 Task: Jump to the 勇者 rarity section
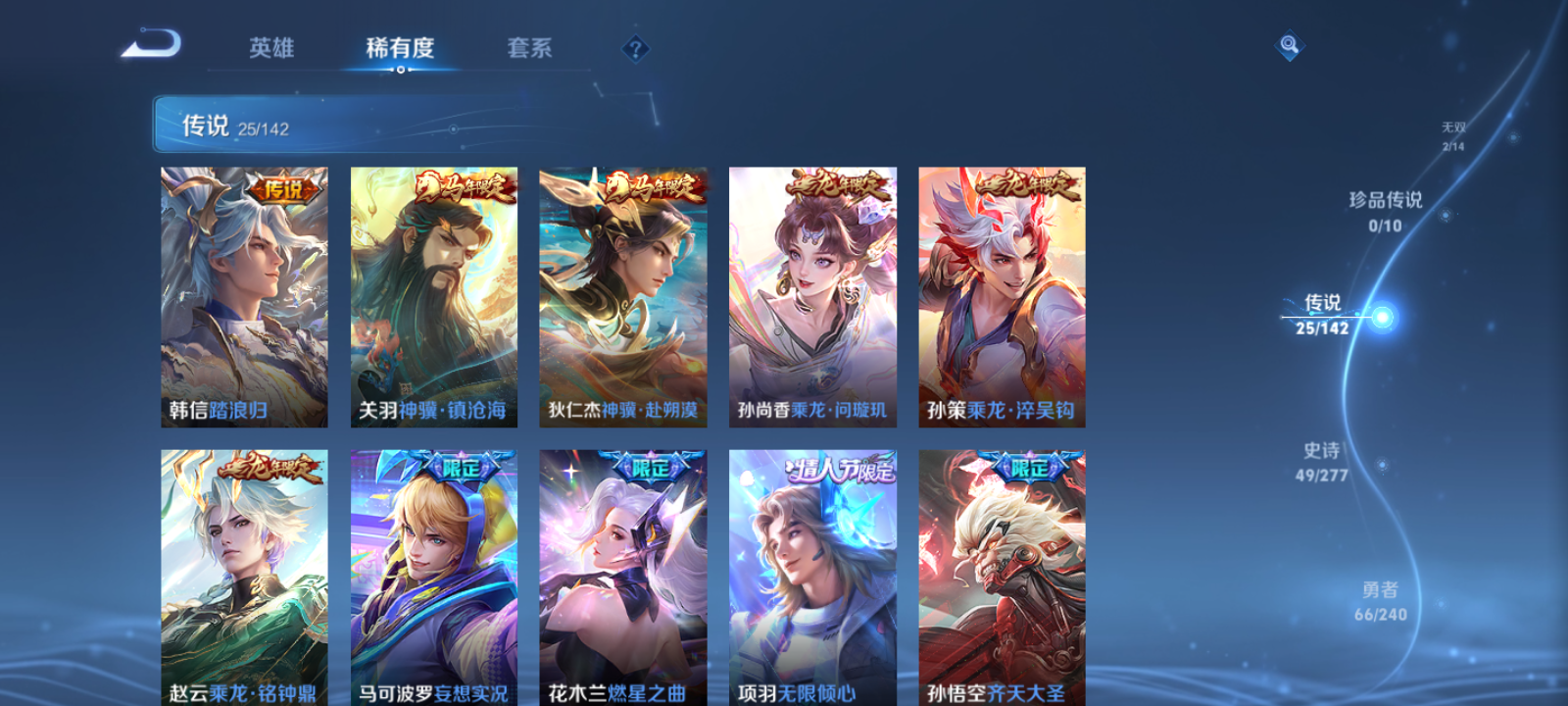pyautogui.click(x=1382, y=603)
